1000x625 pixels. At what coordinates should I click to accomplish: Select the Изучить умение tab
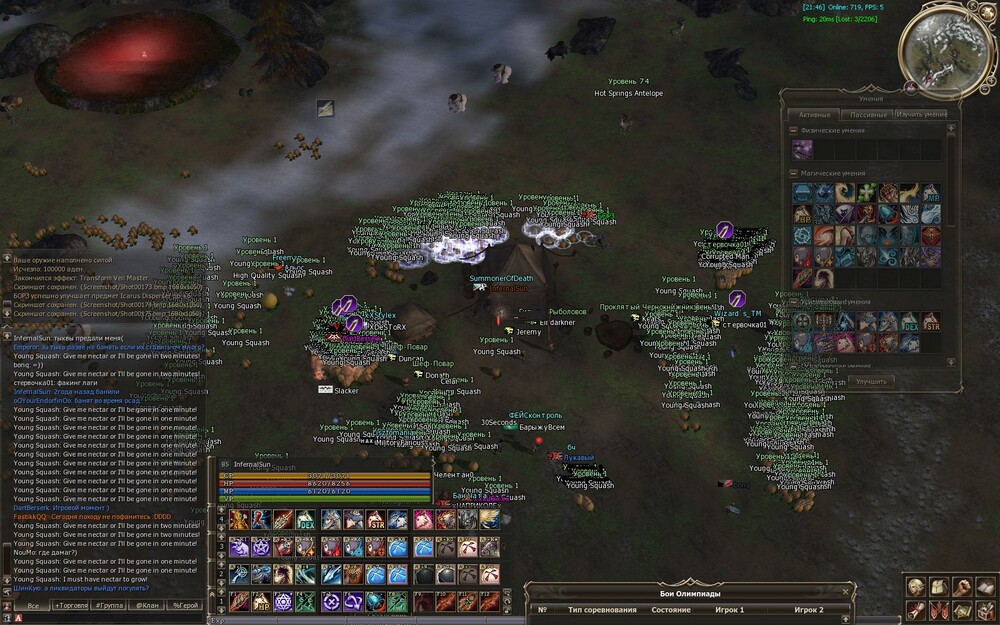point(921,115)
